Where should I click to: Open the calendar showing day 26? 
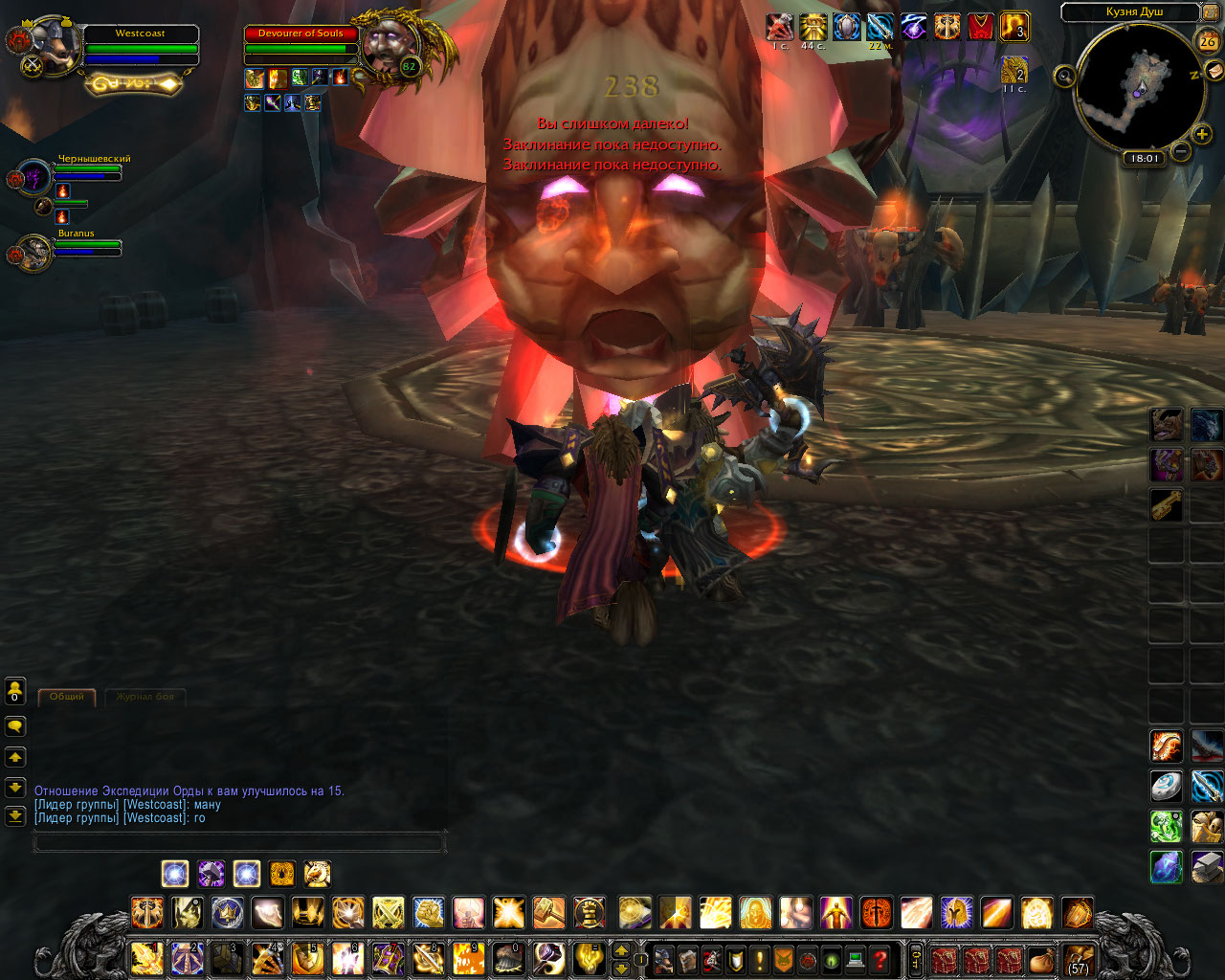(1207, 41)
